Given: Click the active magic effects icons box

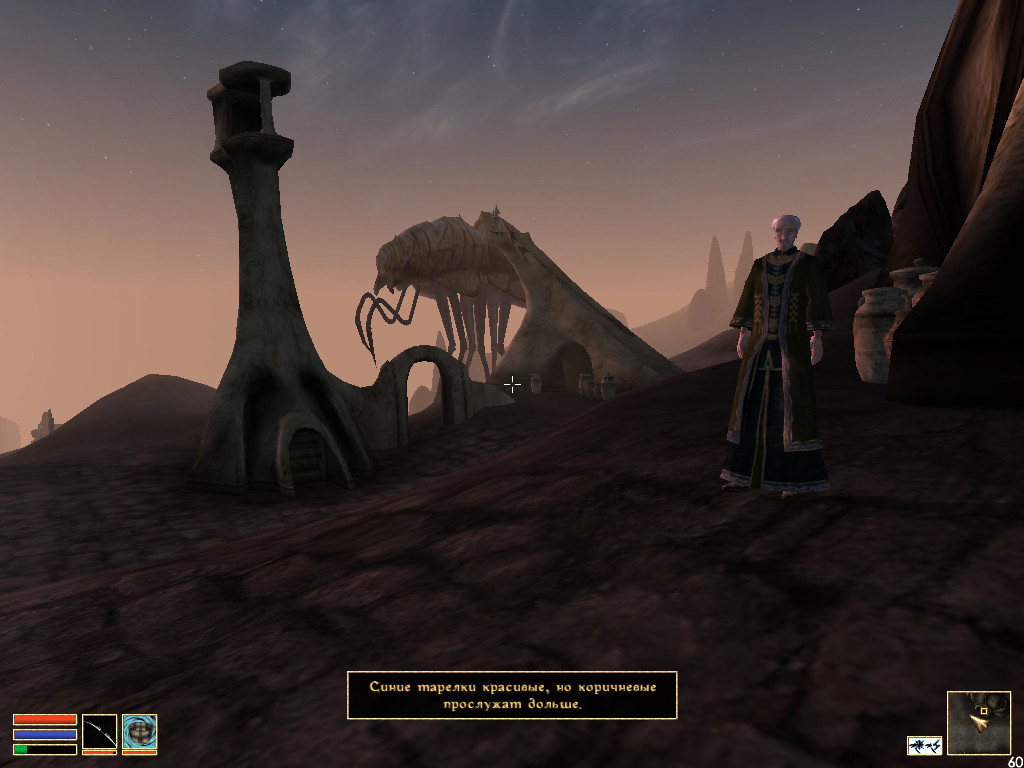Looking at the screenshot, I should 924,745.
